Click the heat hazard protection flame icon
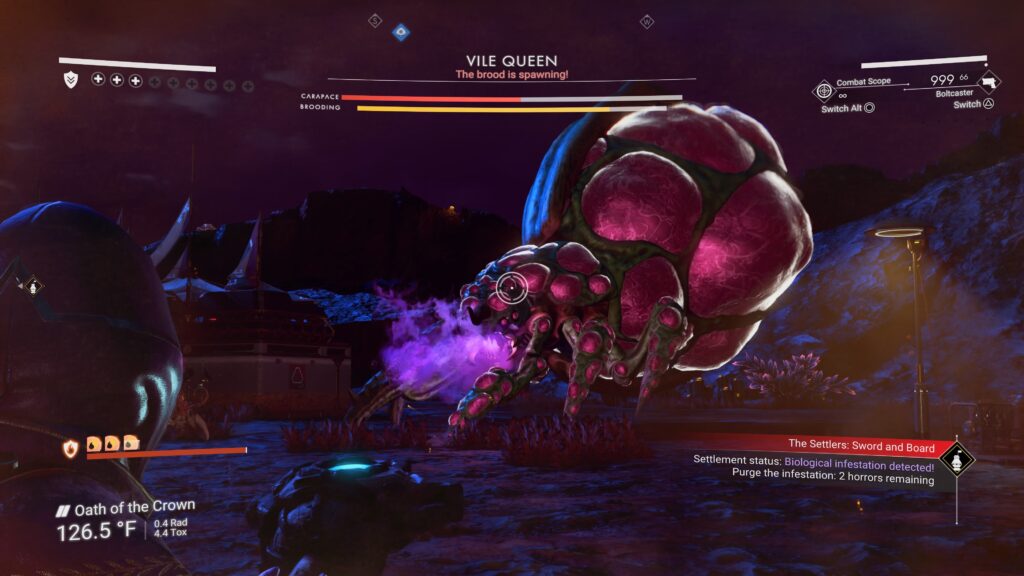The width and height of the screenshot is (1024, 576). (71, 449)
